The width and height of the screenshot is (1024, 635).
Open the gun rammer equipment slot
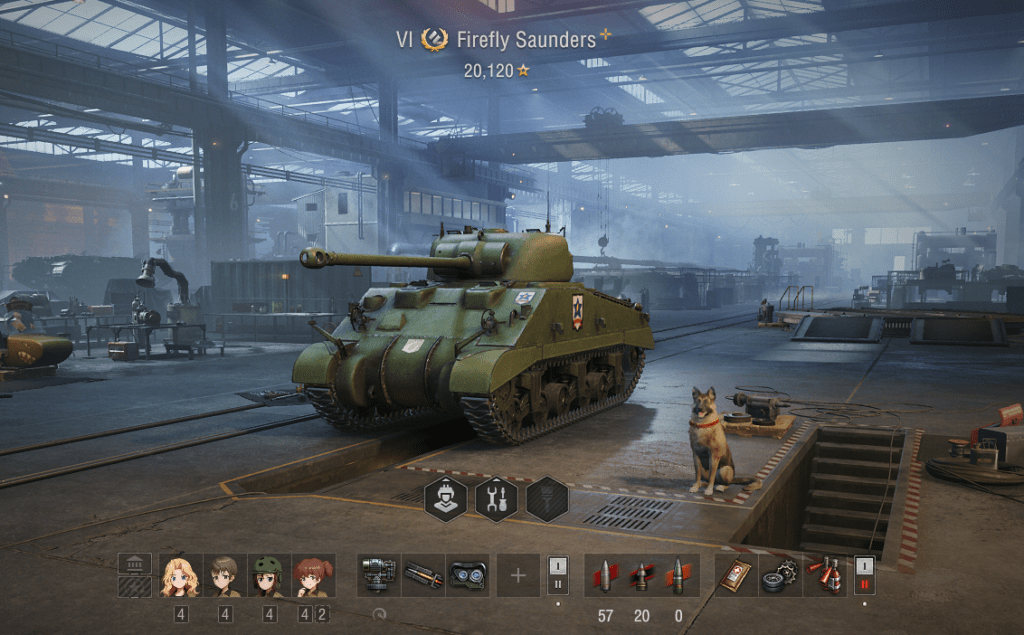(x=423, y=576)
